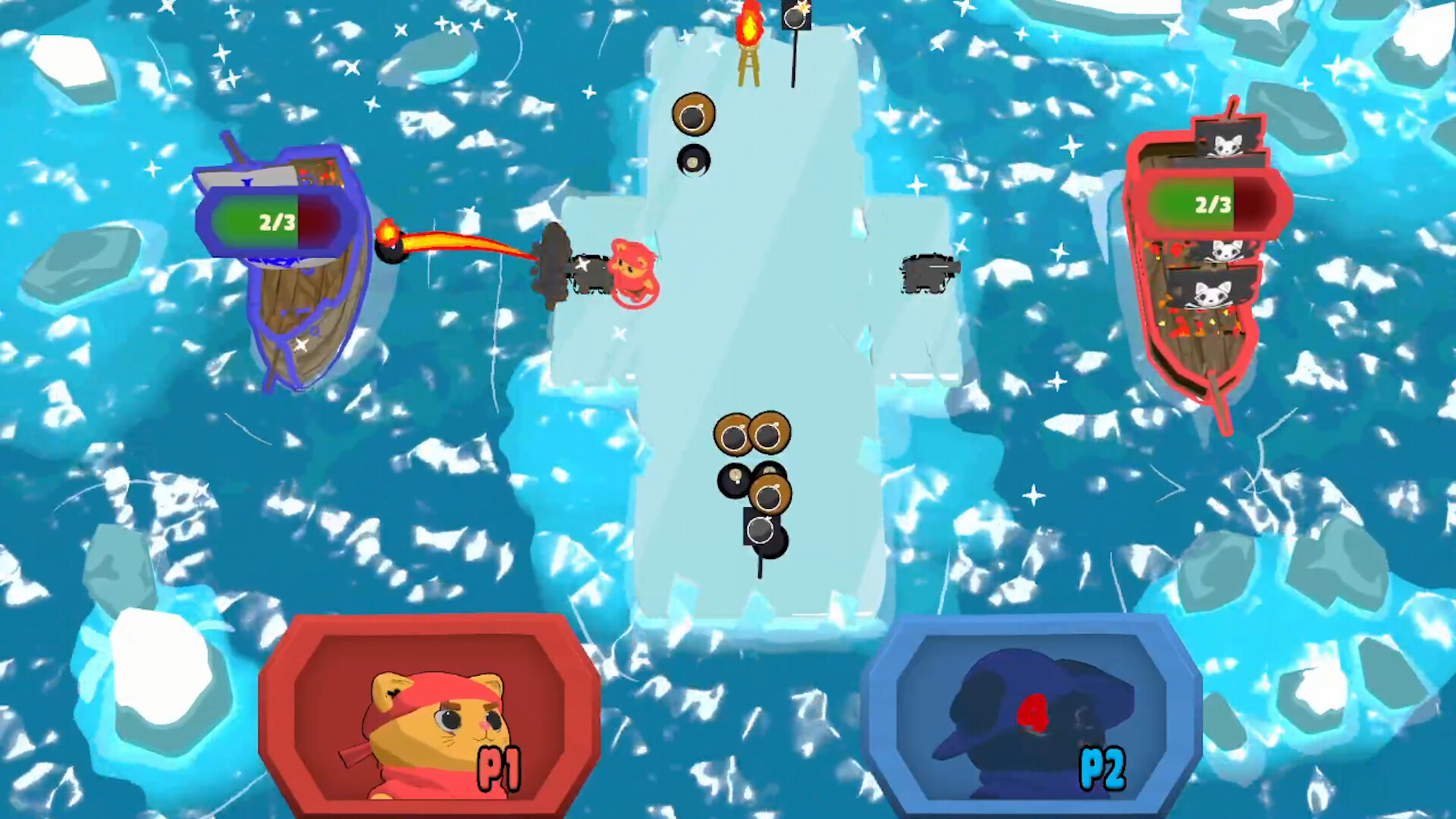Click the black bomb below the top barrel
This screenshot has width=1456, height=819.
pyautogui.click(x=694, y=161)
